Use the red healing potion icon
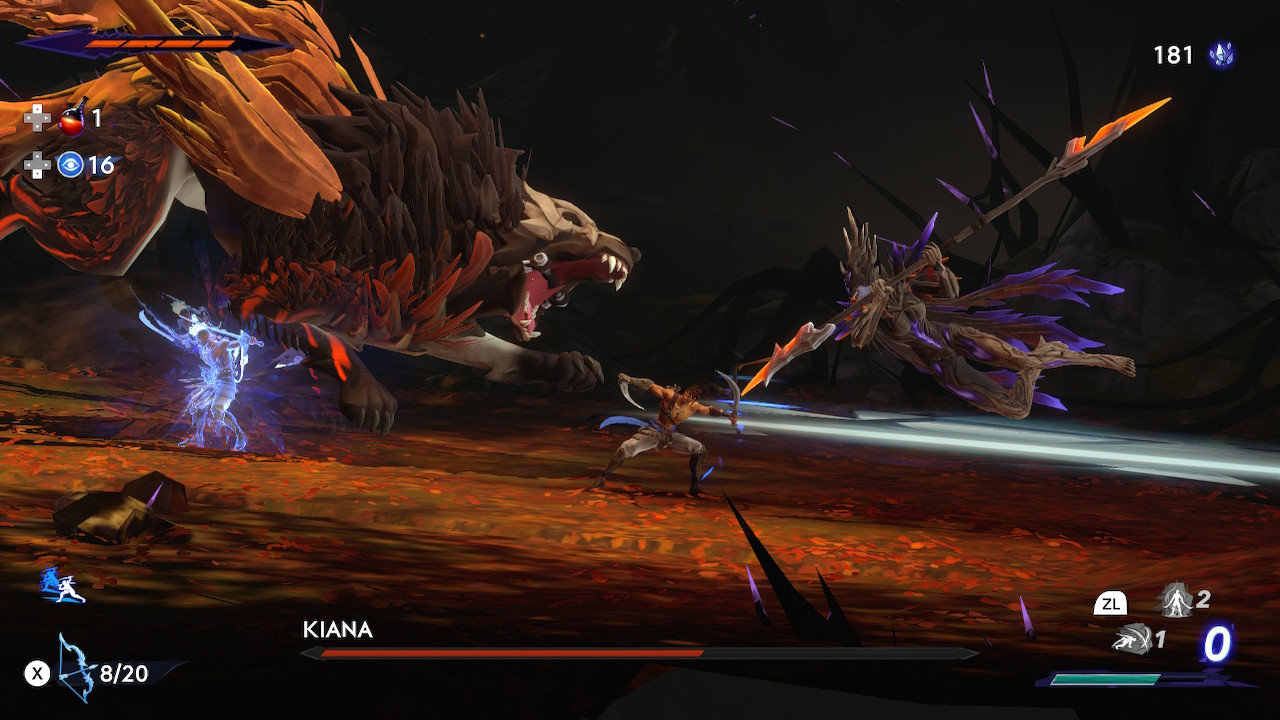This screenshot has width=1280, height=720. [72, 119]
